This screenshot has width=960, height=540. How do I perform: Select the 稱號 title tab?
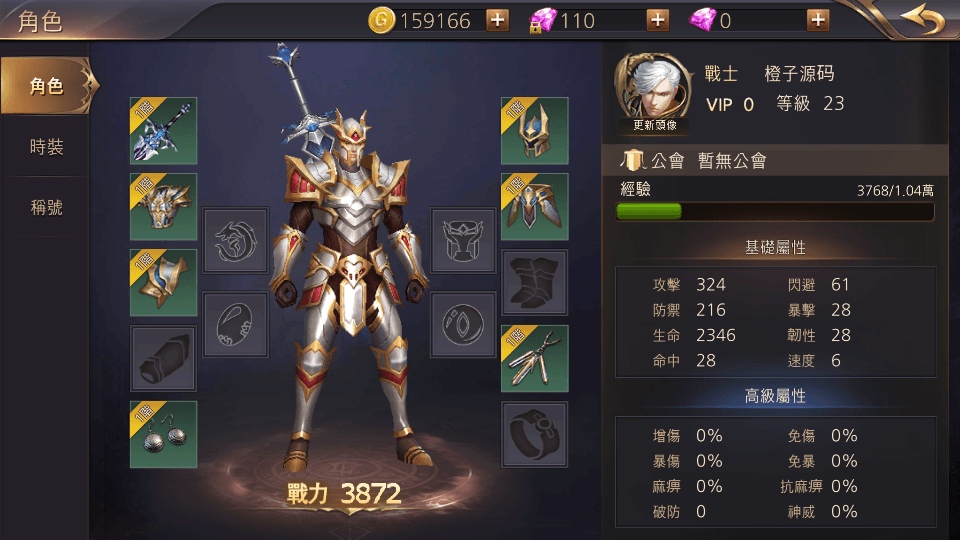[47, 208]
